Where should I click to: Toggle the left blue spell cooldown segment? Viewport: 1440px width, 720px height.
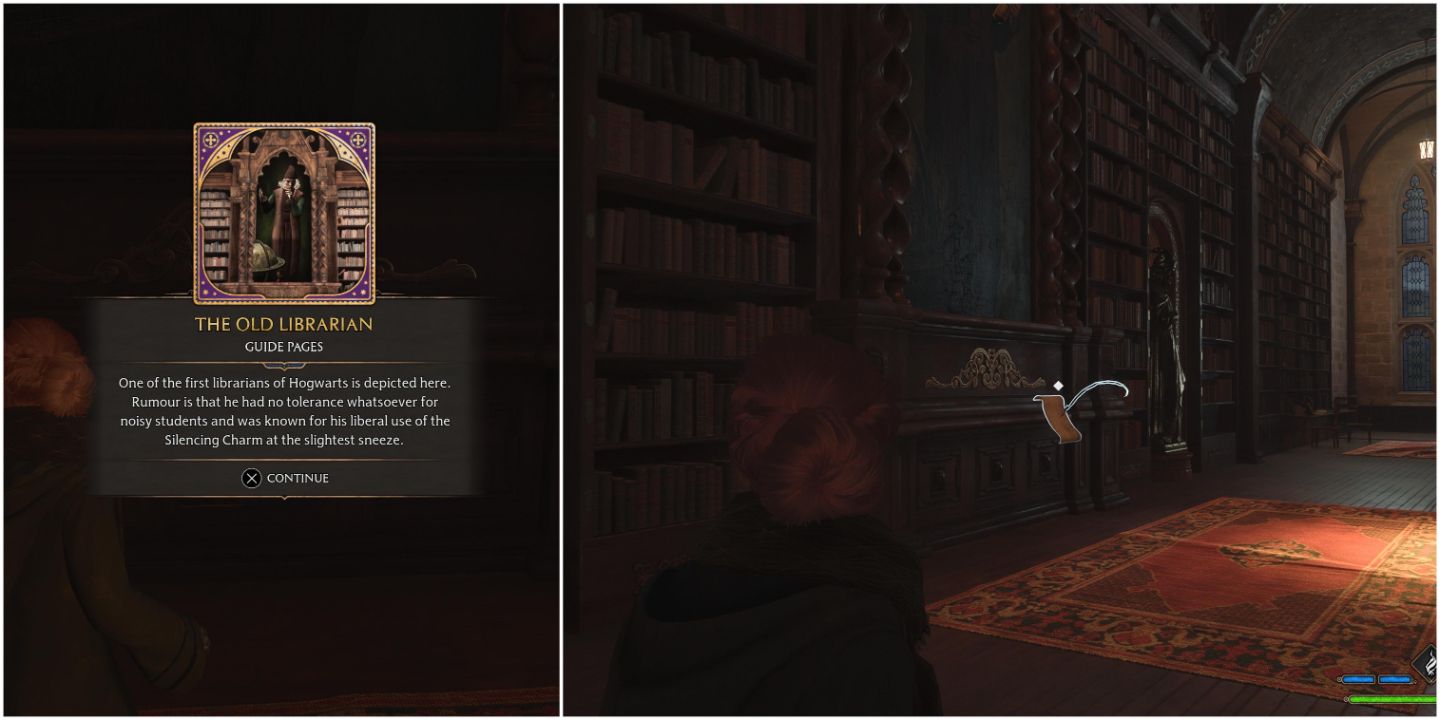(1359, 679)
